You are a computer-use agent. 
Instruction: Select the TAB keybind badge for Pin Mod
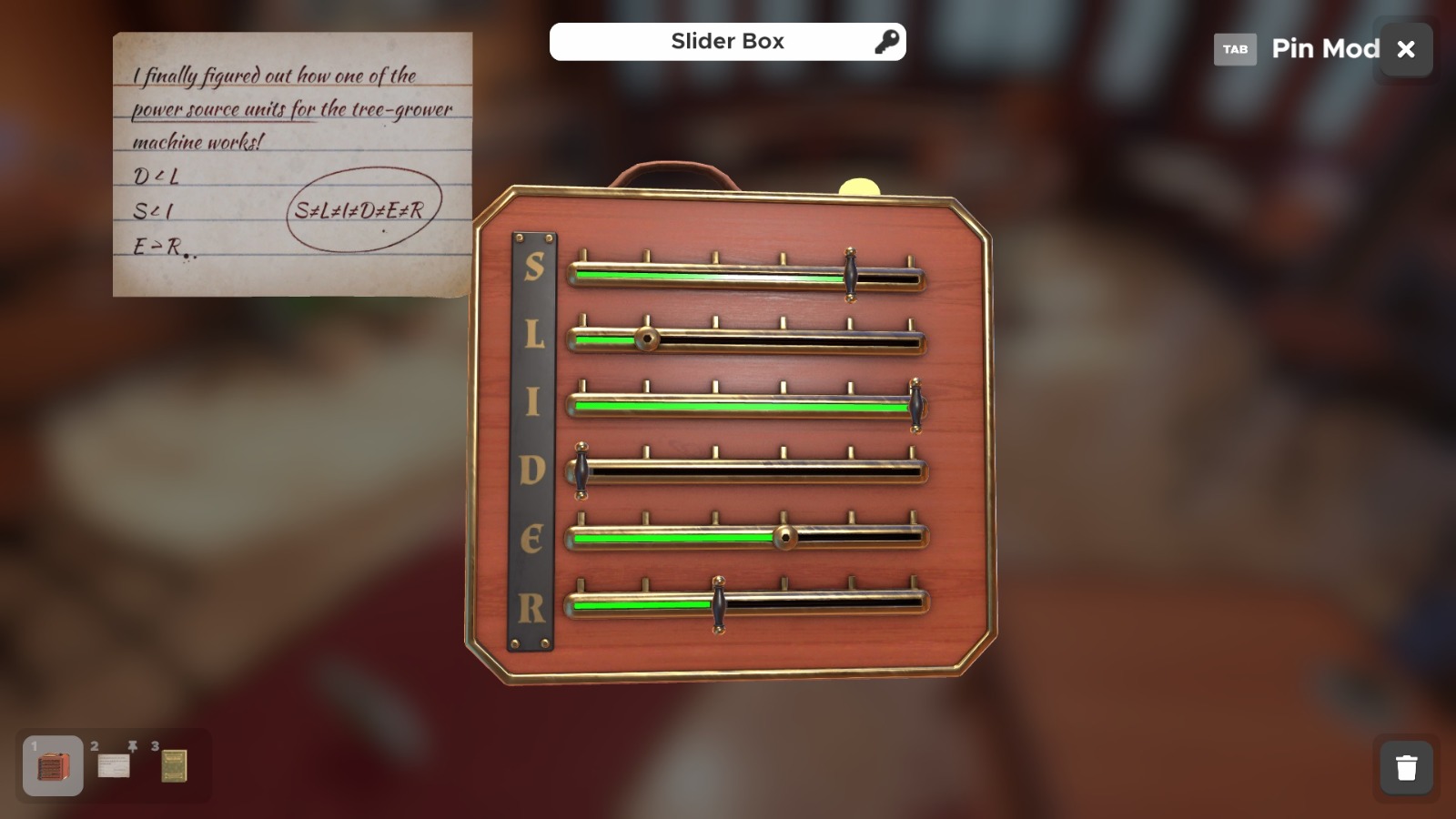pos(1235,50)
